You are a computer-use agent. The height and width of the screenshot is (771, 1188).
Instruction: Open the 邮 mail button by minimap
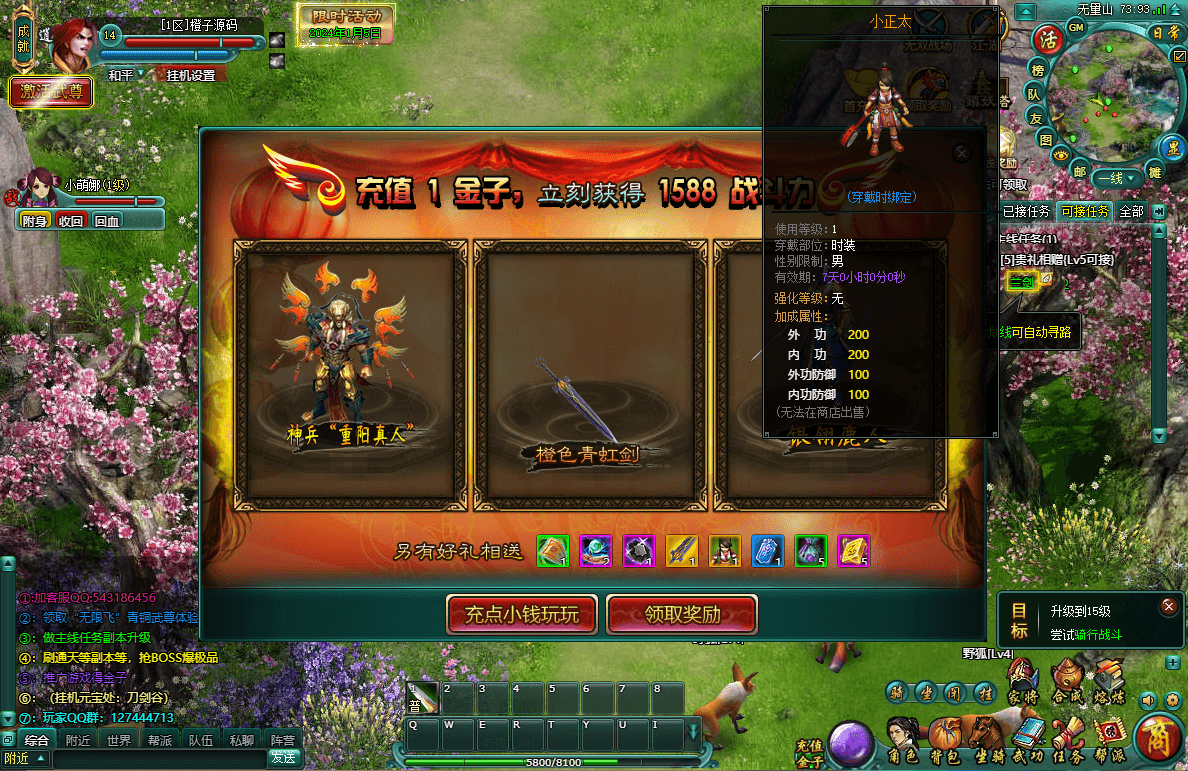coord(1079,171)
